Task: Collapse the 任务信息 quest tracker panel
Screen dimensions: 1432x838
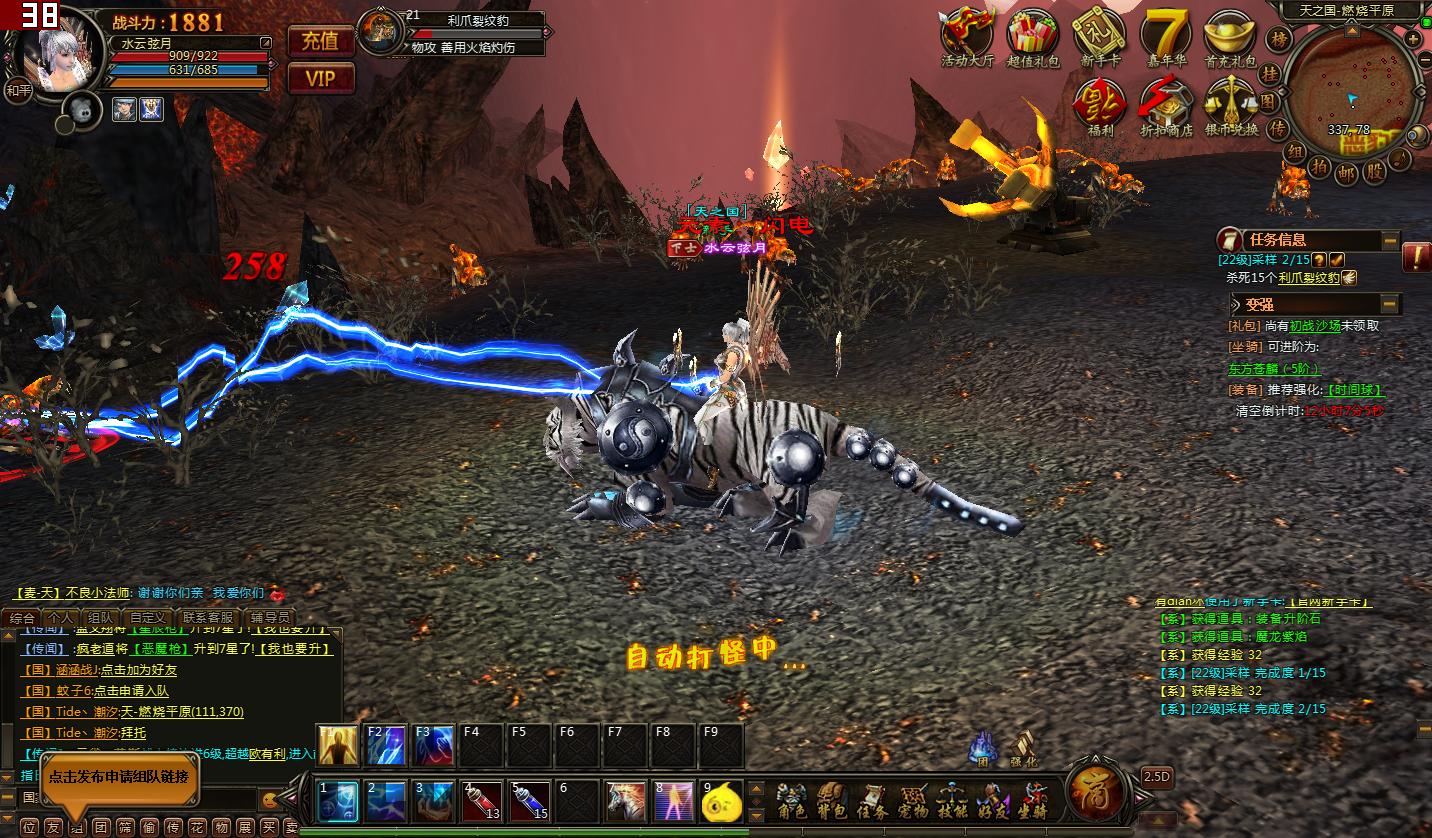Action: click(1390, 240)
